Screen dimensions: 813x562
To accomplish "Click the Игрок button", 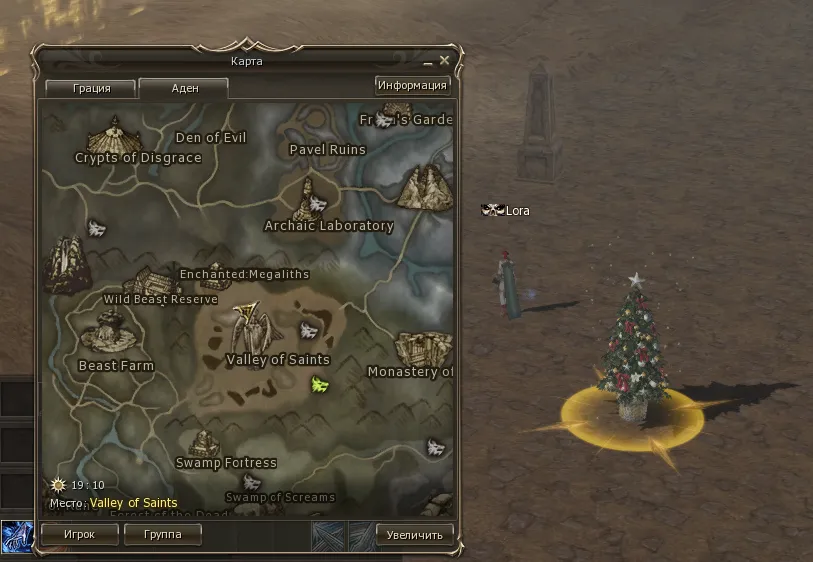I will (79, 535).
